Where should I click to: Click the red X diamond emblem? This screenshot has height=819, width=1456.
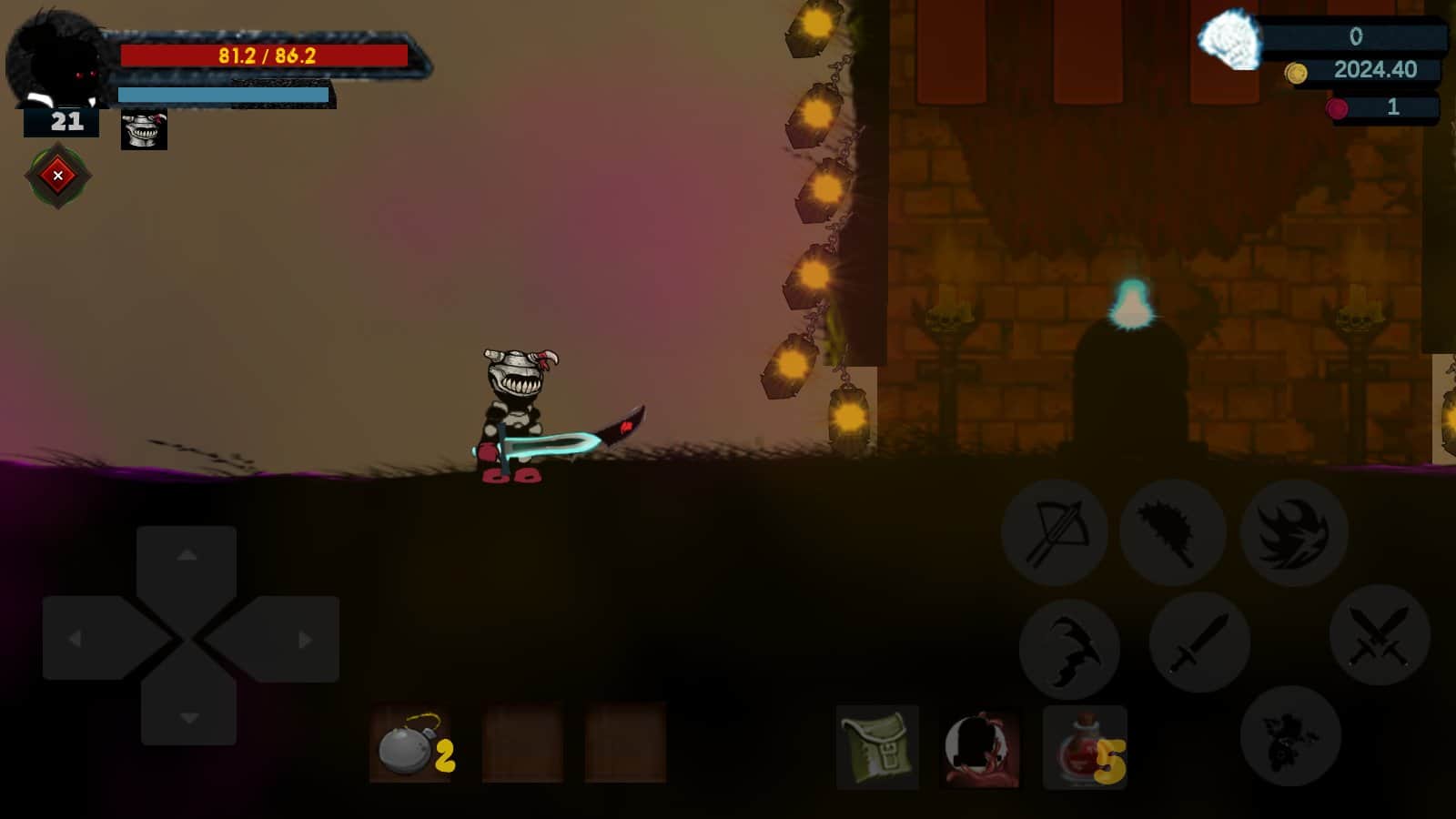[57, 175]
